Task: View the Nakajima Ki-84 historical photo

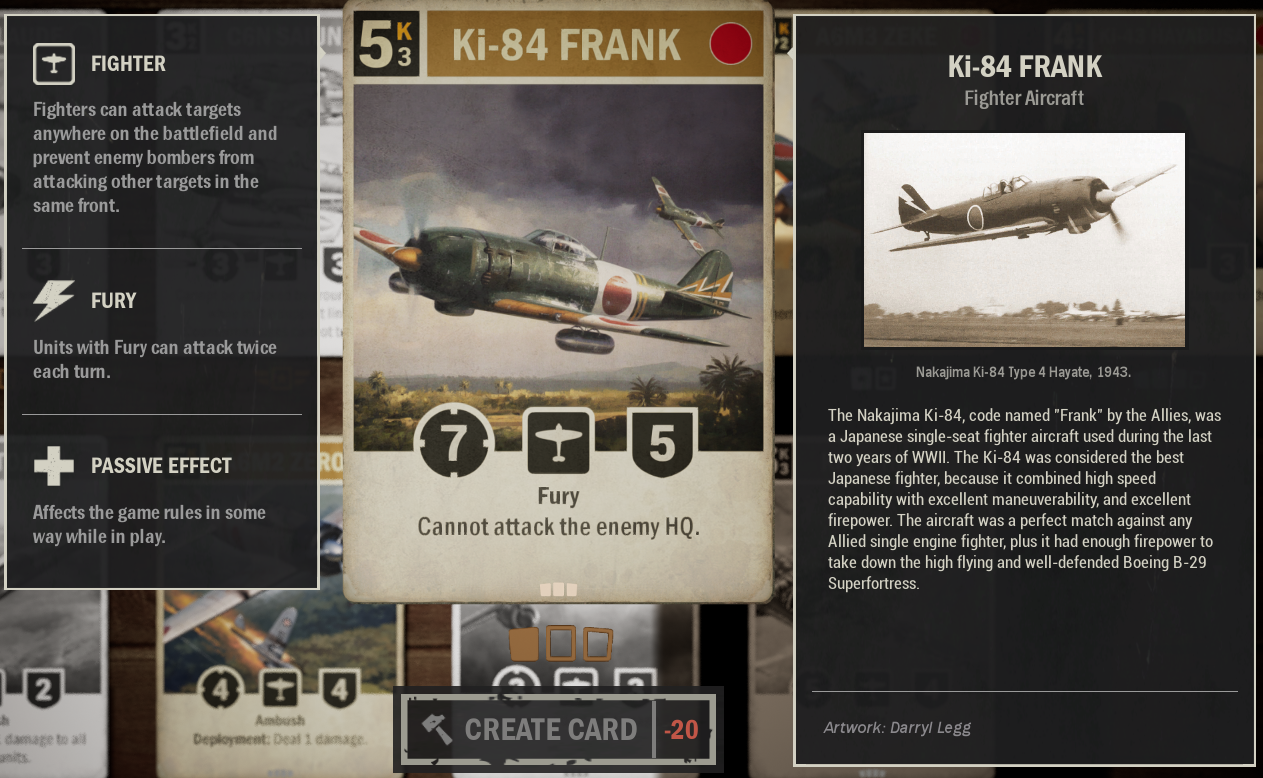Action: coord(1024,240)
